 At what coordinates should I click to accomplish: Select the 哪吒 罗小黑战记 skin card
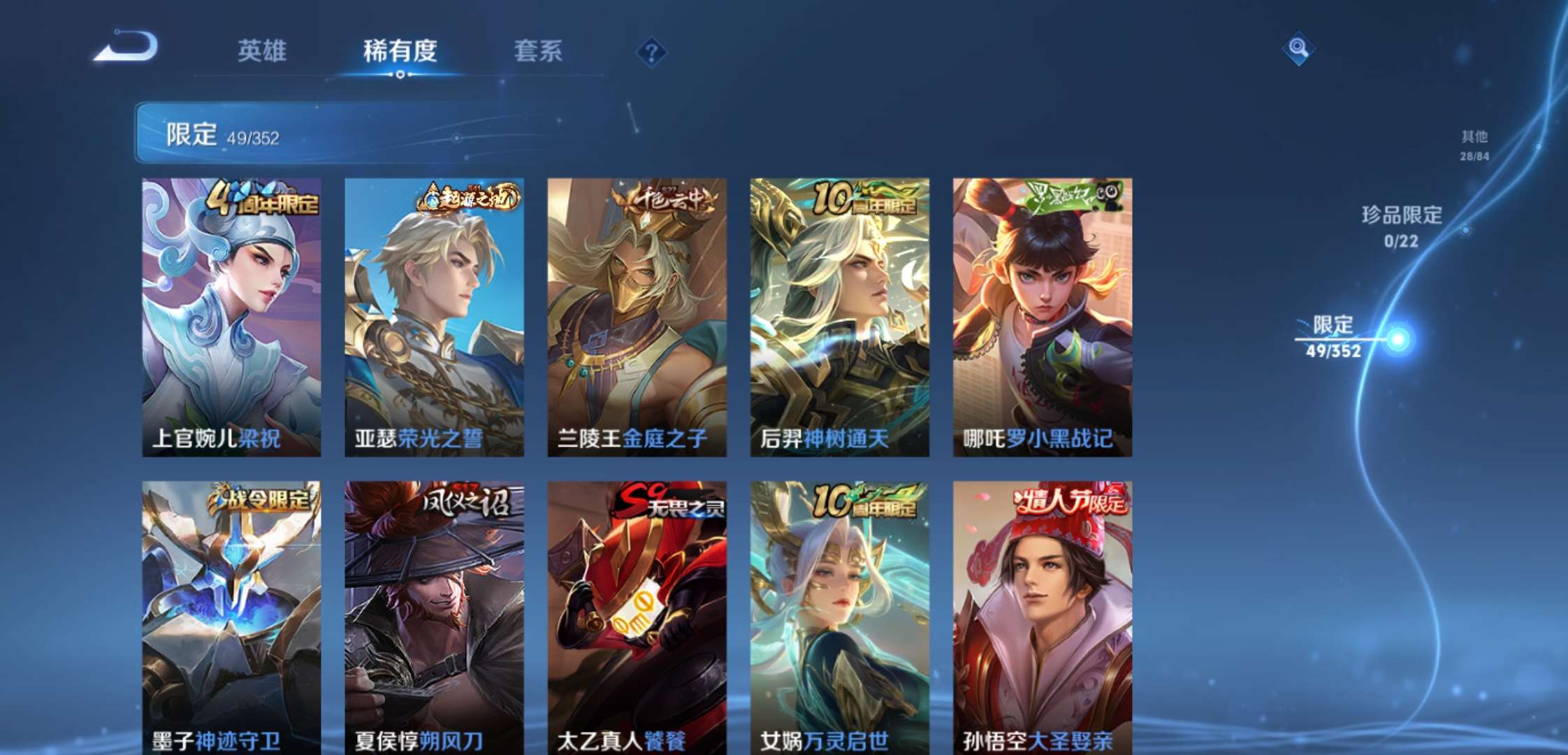coord(1042,317)
